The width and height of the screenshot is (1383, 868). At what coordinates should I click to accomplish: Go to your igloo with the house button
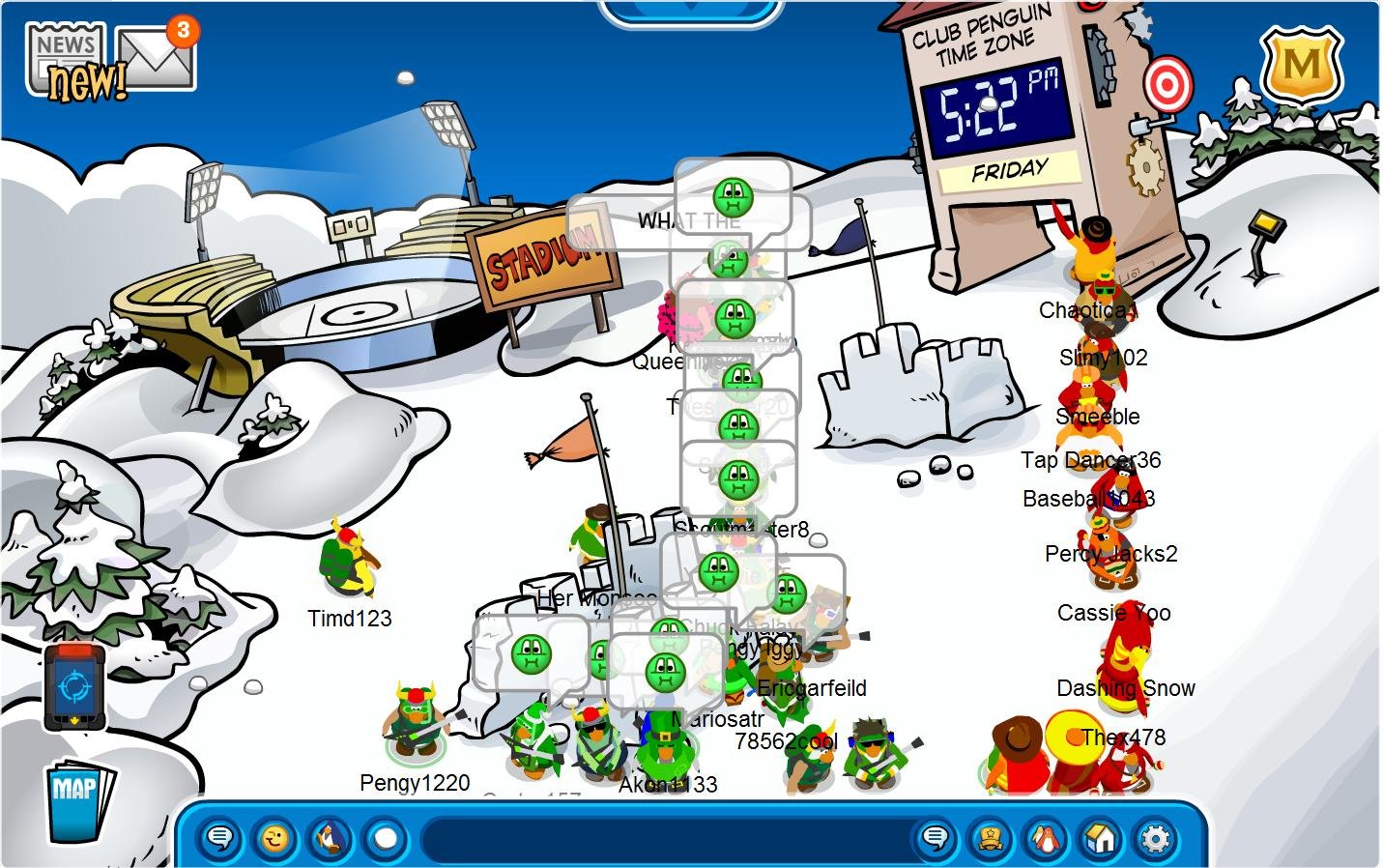1100,837
